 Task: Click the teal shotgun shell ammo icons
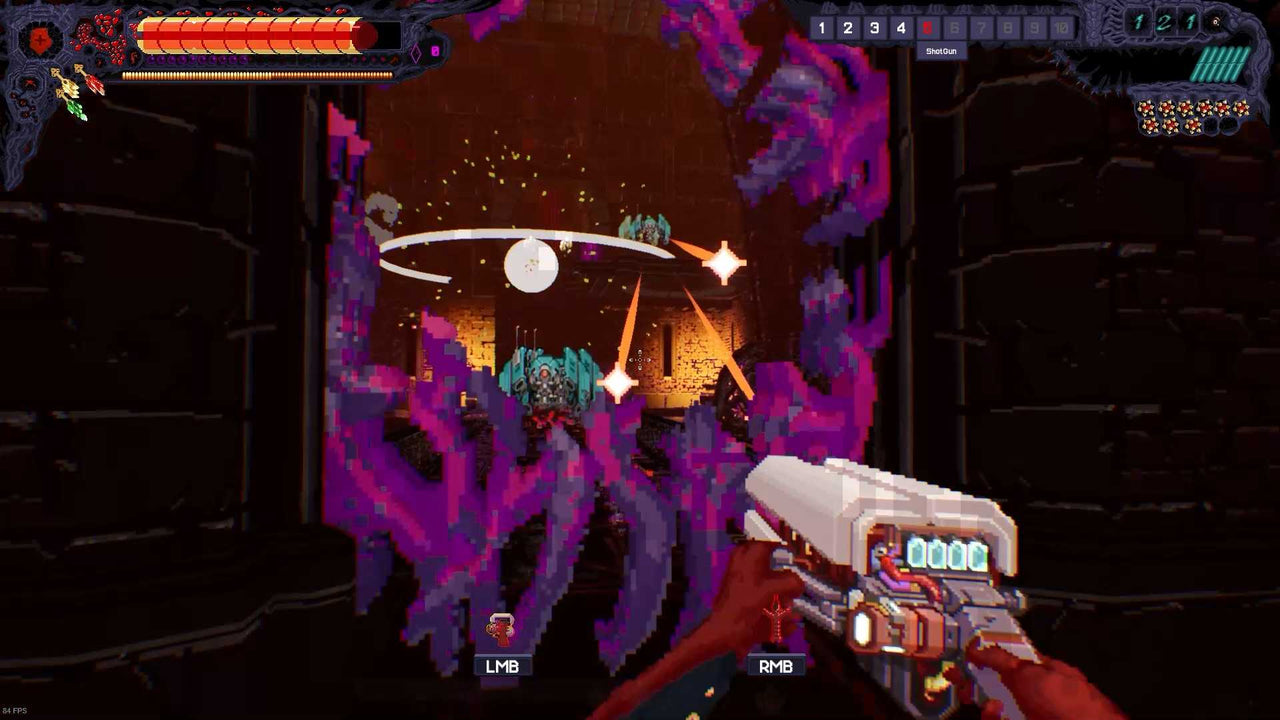point(1218,62)
